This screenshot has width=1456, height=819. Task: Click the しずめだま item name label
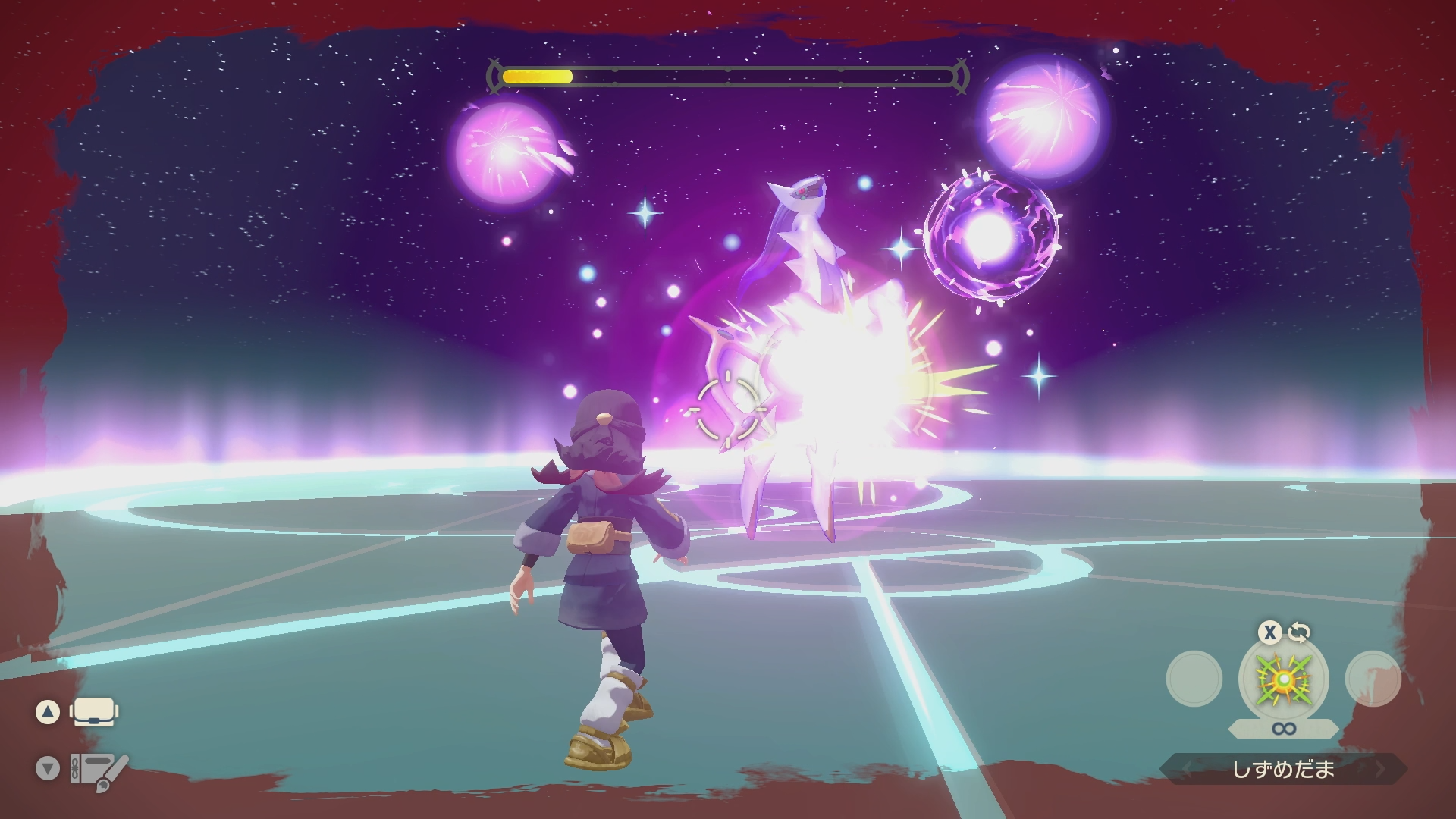pos(1283,770)
